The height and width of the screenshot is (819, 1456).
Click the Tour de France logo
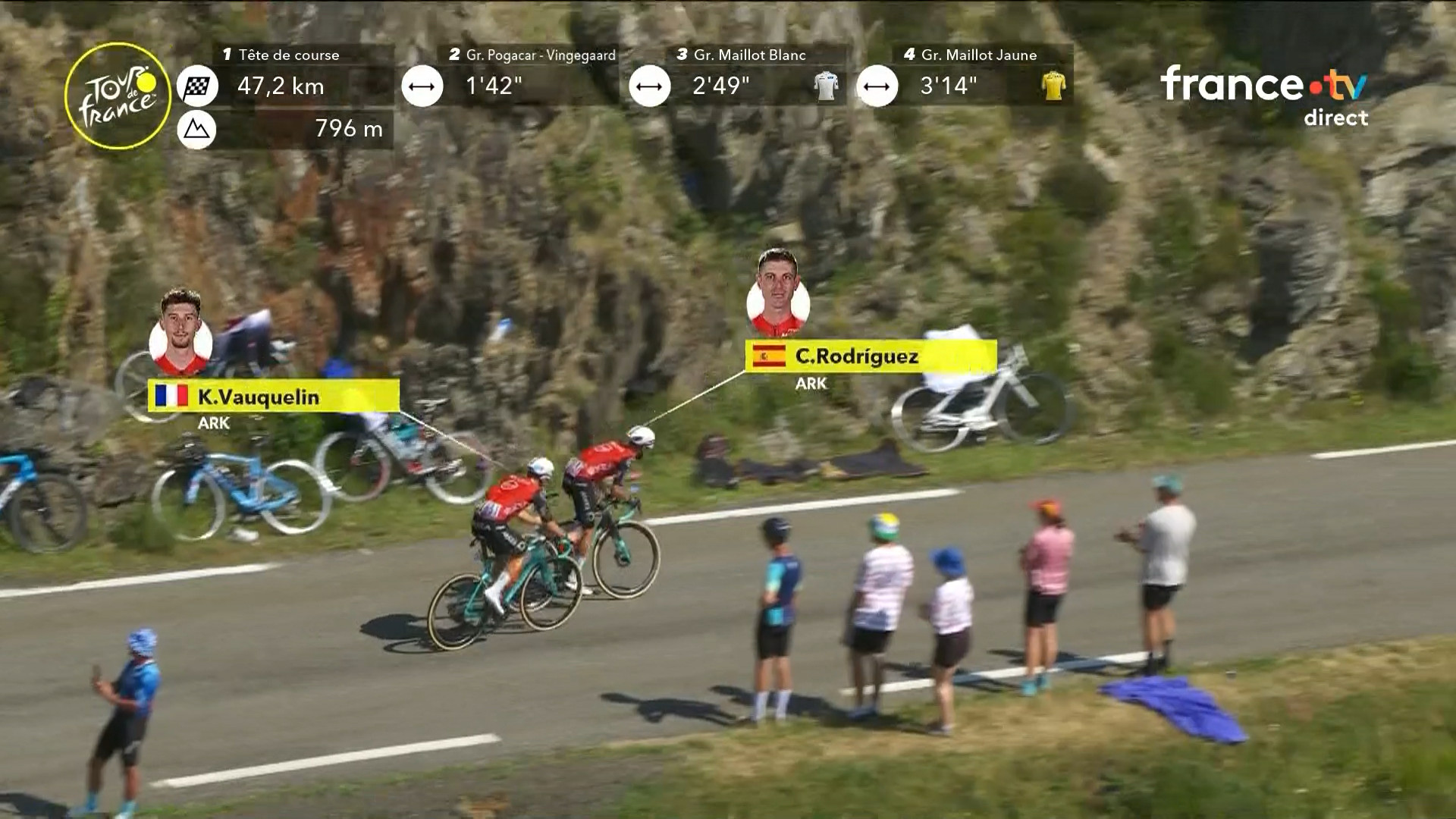click(x=118, y=96)
